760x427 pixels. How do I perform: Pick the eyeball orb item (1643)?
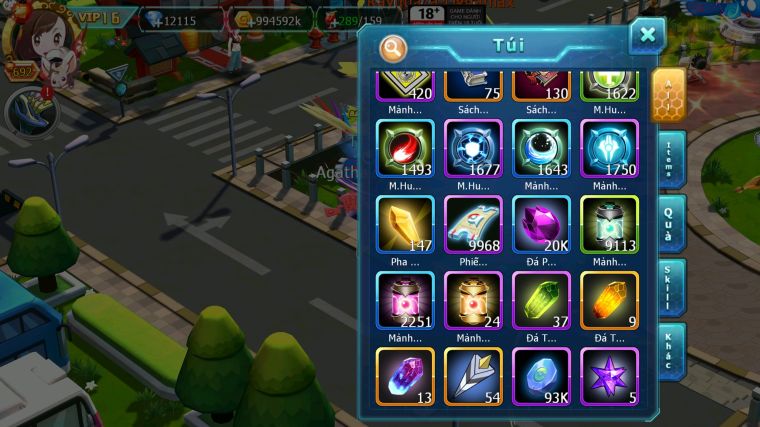541,149
